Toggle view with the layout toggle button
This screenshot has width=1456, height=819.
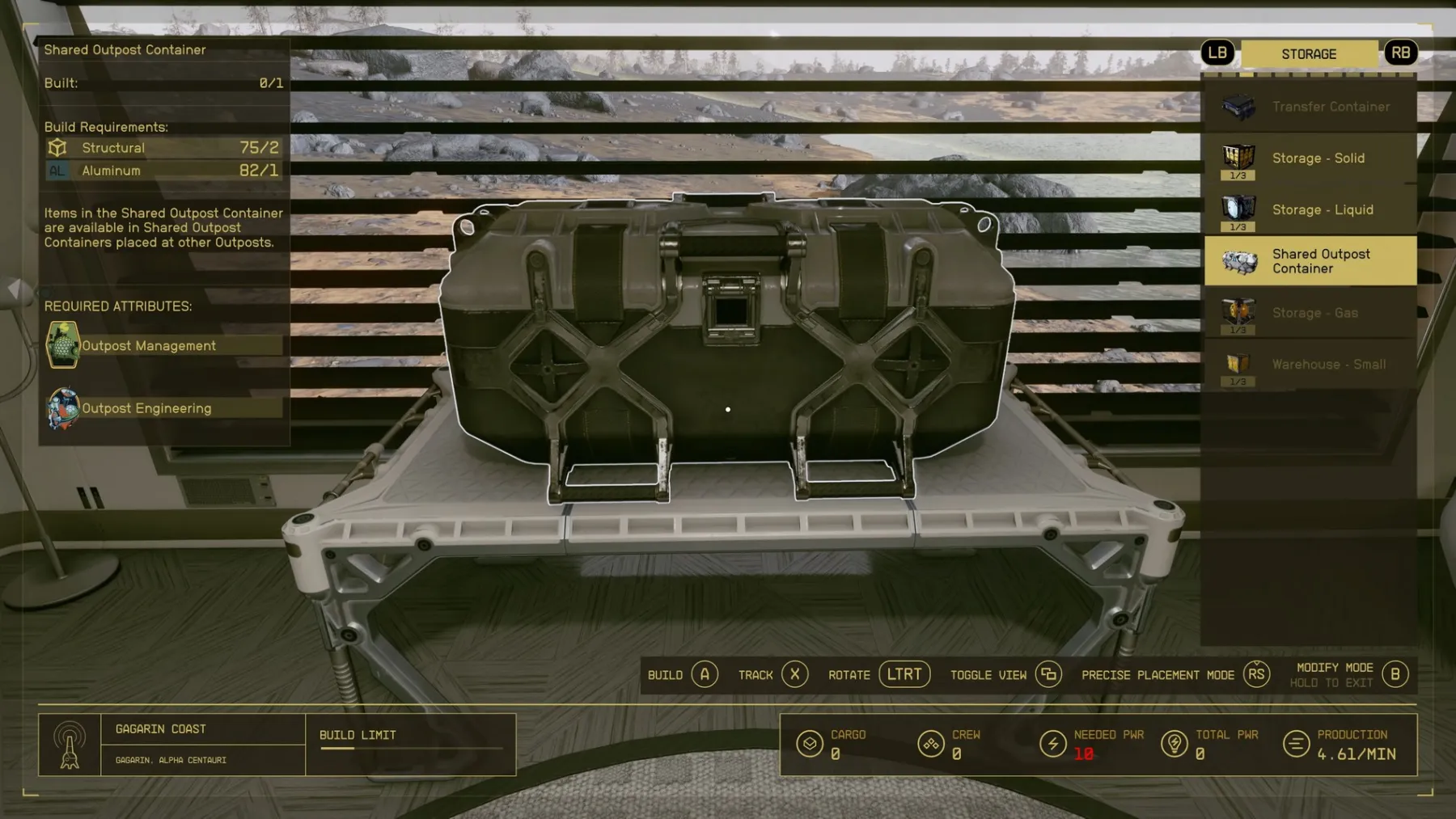[x=1048, y=674]
